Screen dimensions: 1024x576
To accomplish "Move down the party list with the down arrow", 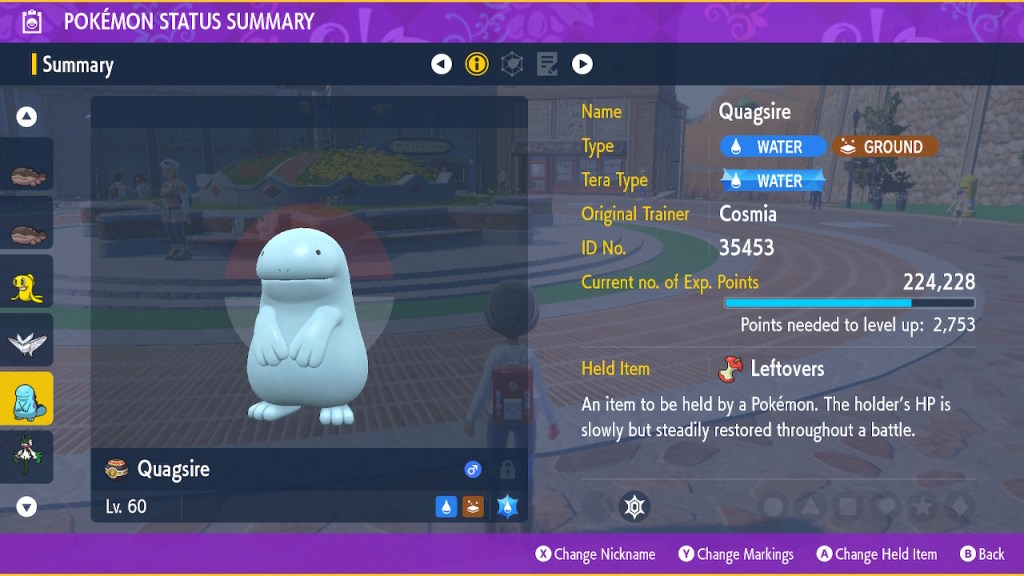I will pos(27,507).
